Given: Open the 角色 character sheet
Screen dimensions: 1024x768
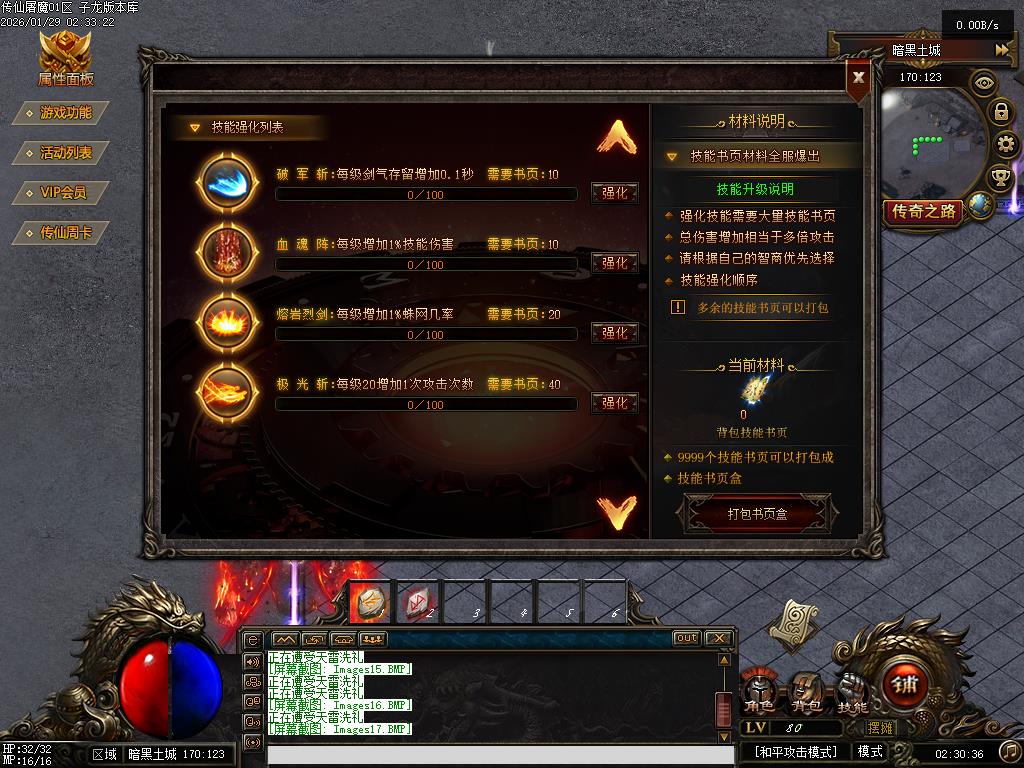Looking at the screenshot, I should click(x=760, y=690).
